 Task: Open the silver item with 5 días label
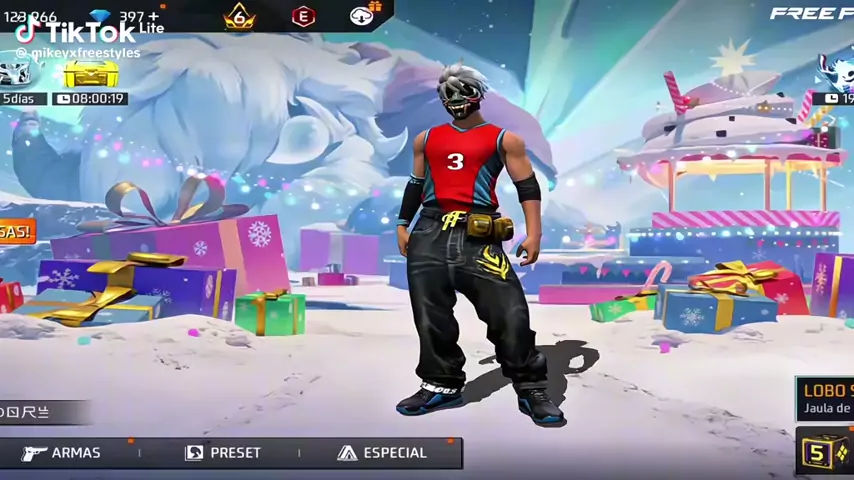pos(17,76)
